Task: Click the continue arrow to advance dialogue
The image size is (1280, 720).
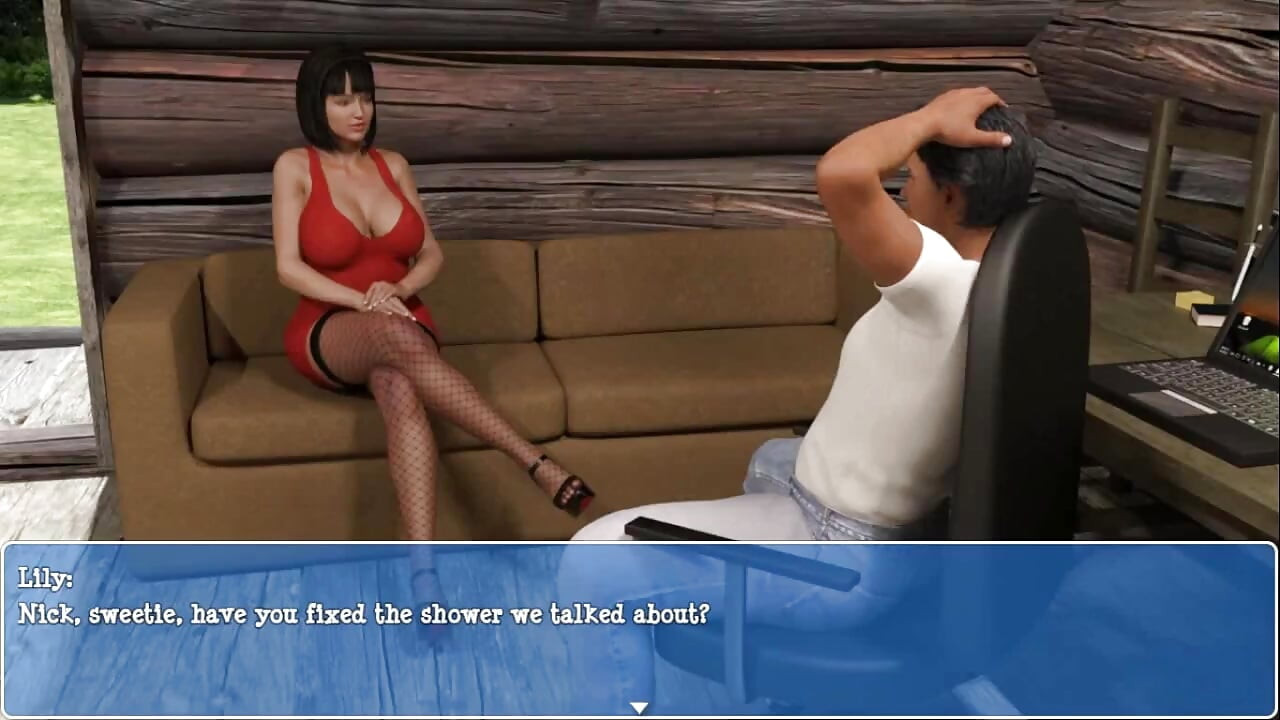Action: point(639,706)
